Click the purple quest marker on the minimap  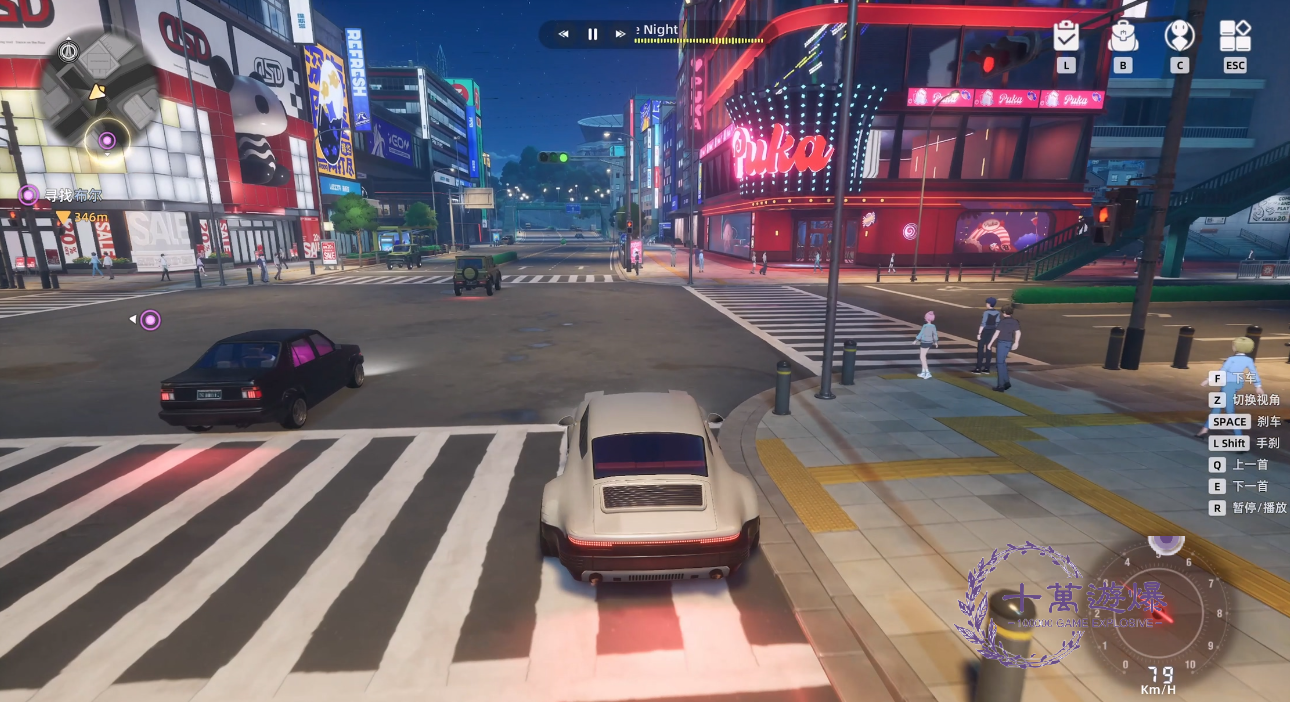pos(106,140)
